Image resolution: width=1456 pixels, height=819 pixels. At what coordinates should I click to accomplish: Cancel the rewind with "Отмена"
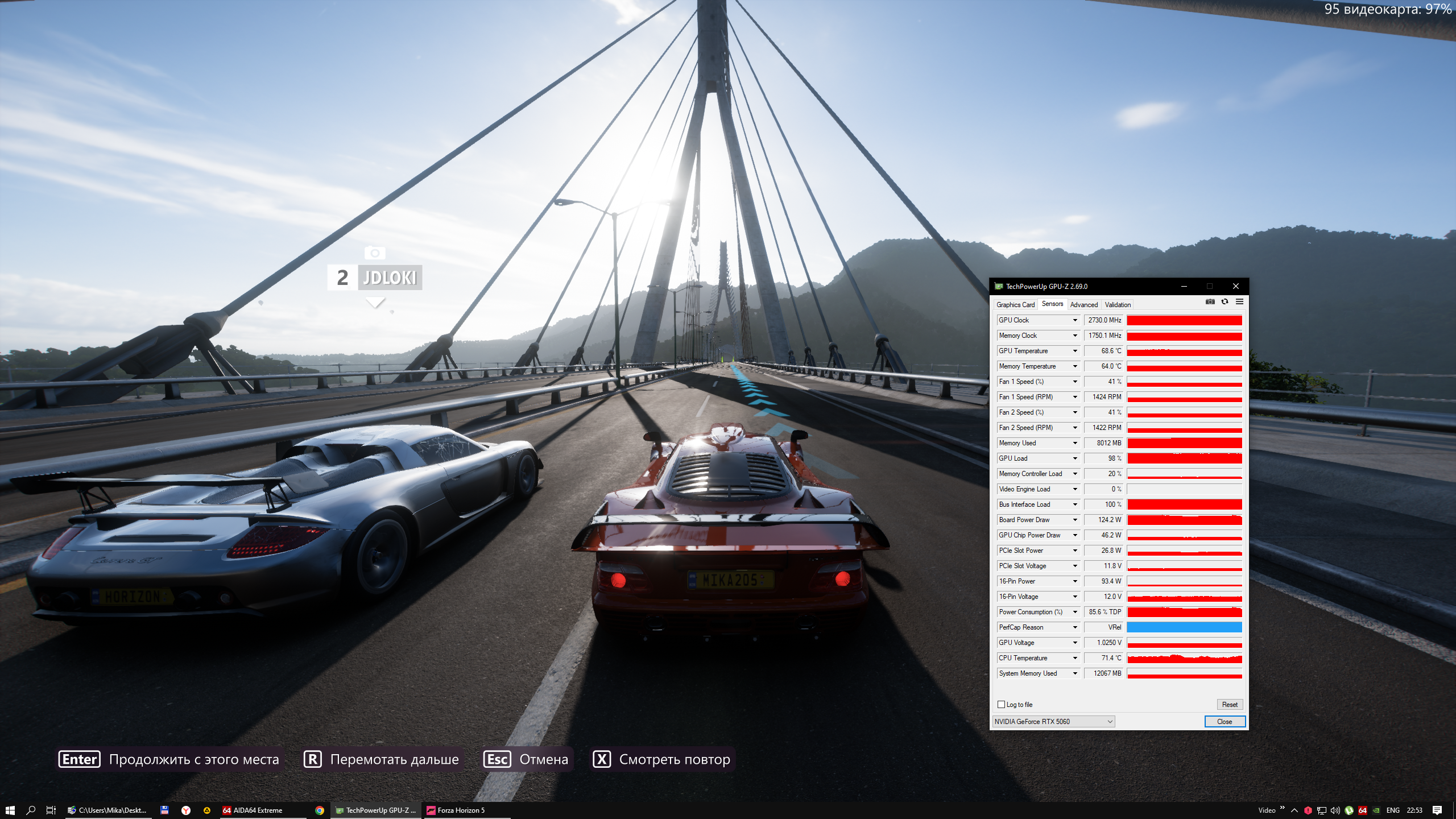pyautogui.click(x=526, y=759)
